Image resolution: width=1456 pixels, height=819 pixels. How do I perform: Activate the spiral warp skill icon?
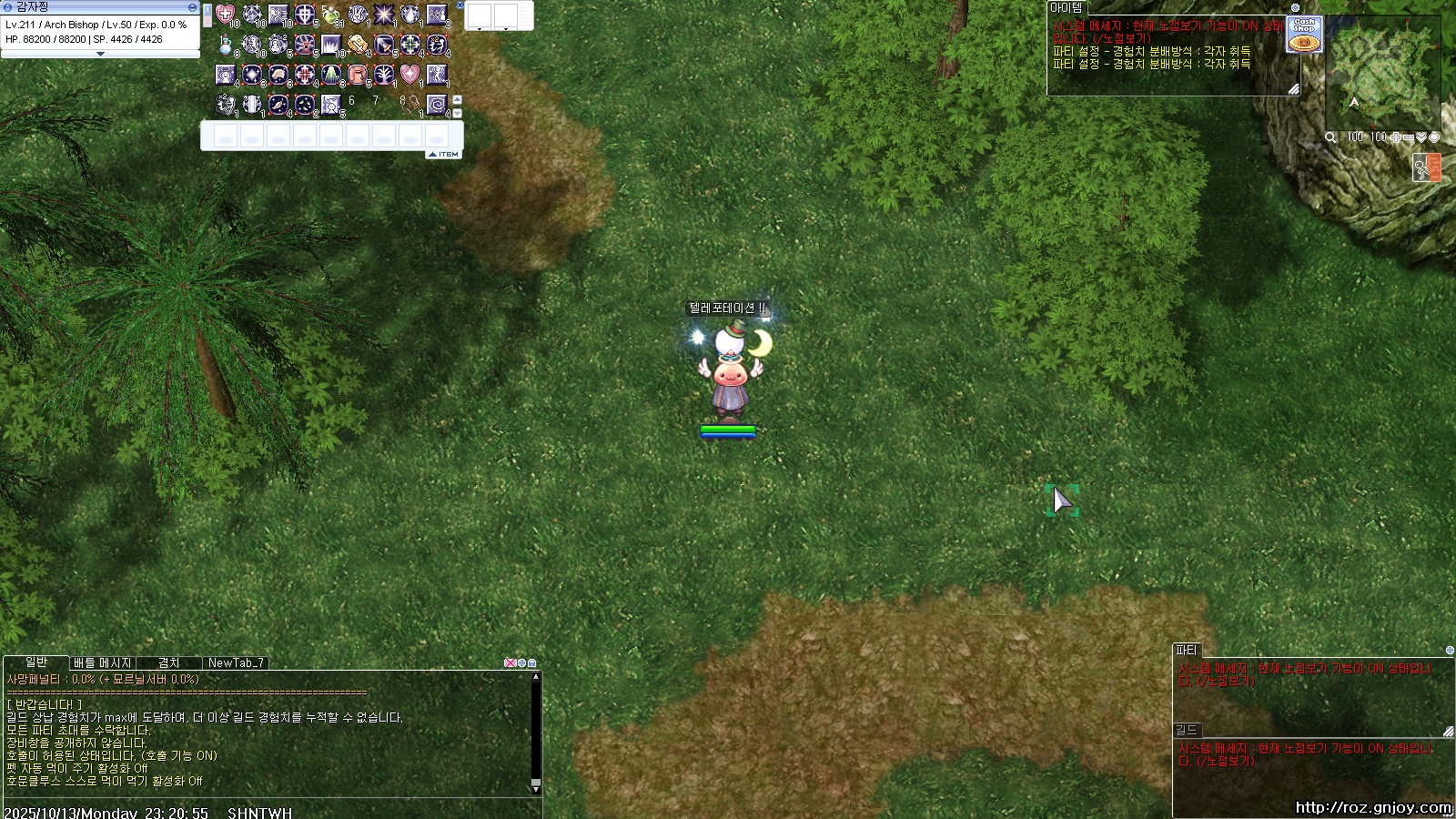point(437,105)
